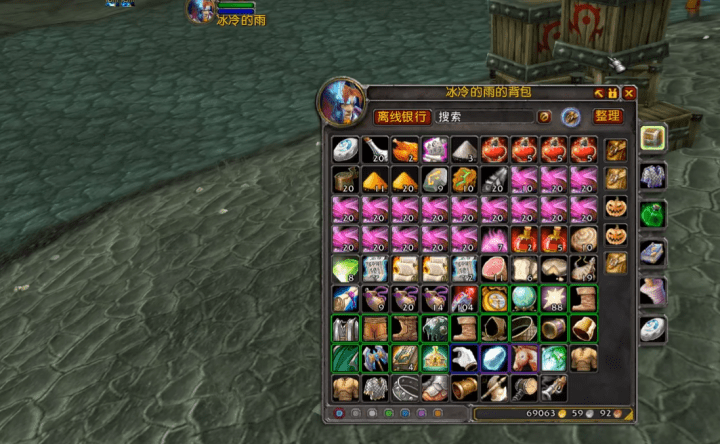The height and width of the screenshot is (444, 720).
Task: Select the hearthstone in the first slot
Action: 345,149
